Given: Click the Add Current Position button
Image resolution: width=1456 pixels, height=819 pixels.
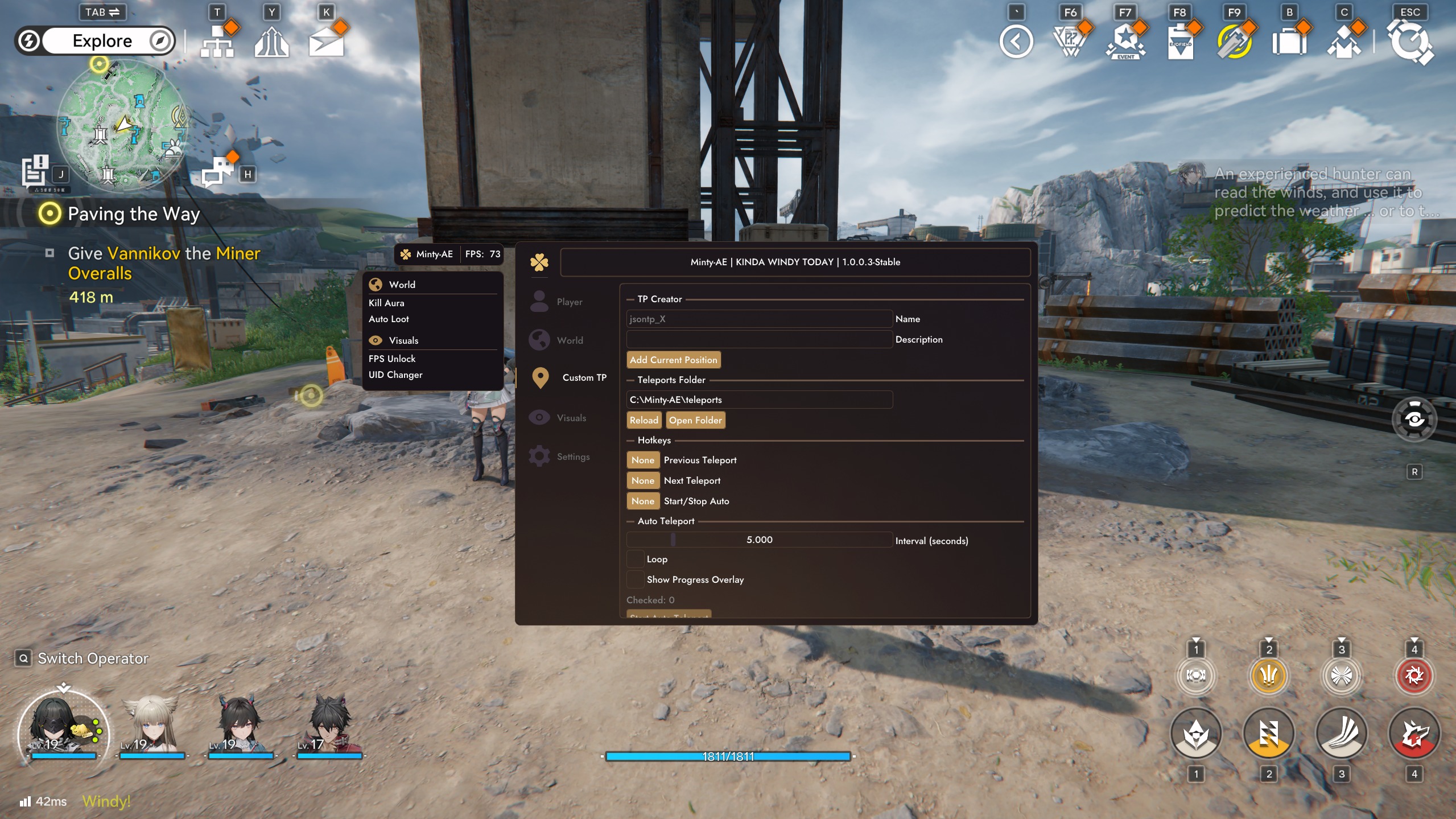Looking at the screenshot, I should [673, 360].
